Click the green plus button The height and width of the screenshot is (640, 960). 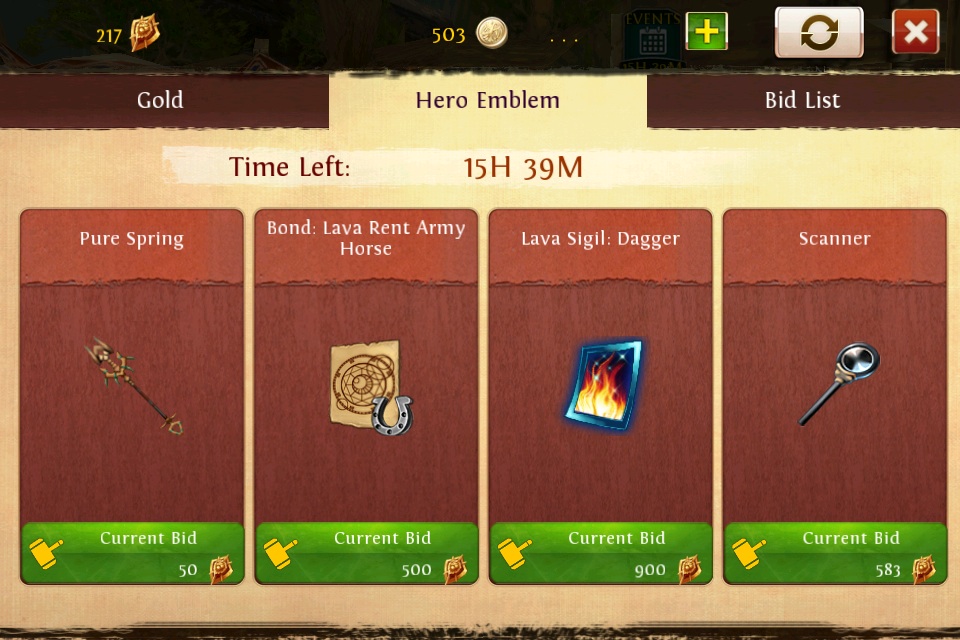(706, 32)
